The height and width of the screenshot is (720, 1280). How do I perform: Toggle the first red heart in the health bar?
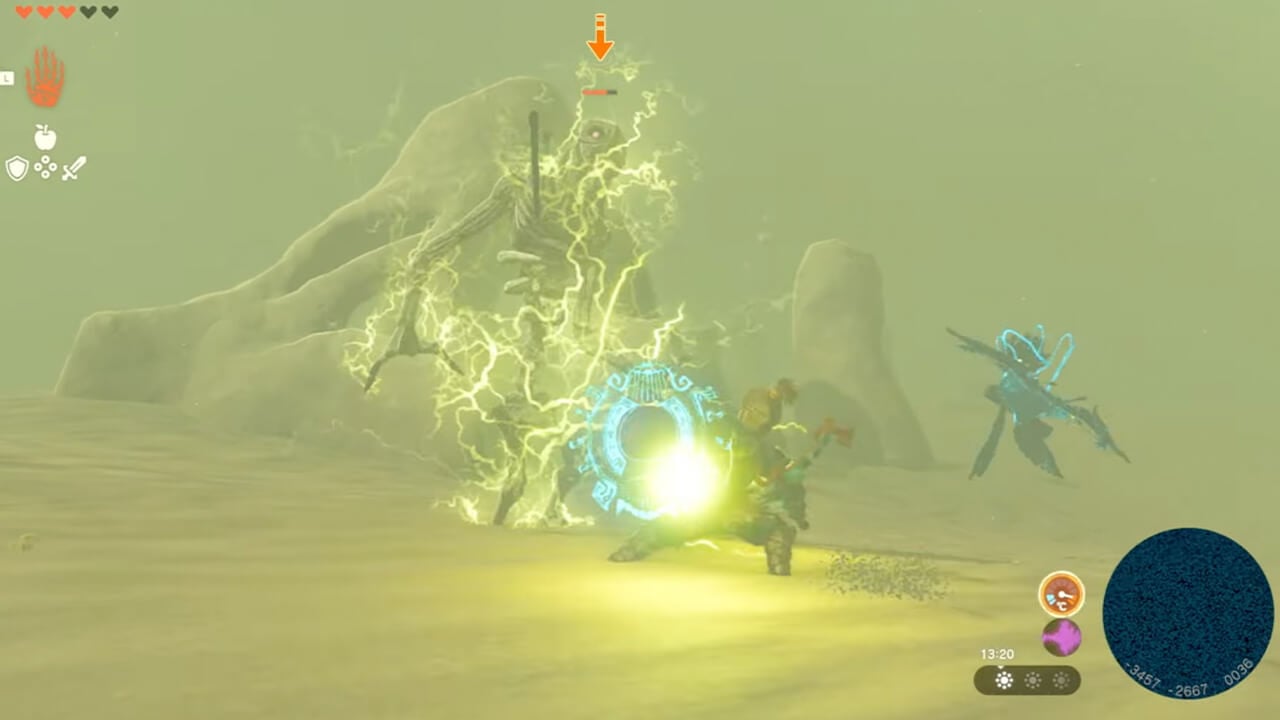23,10
